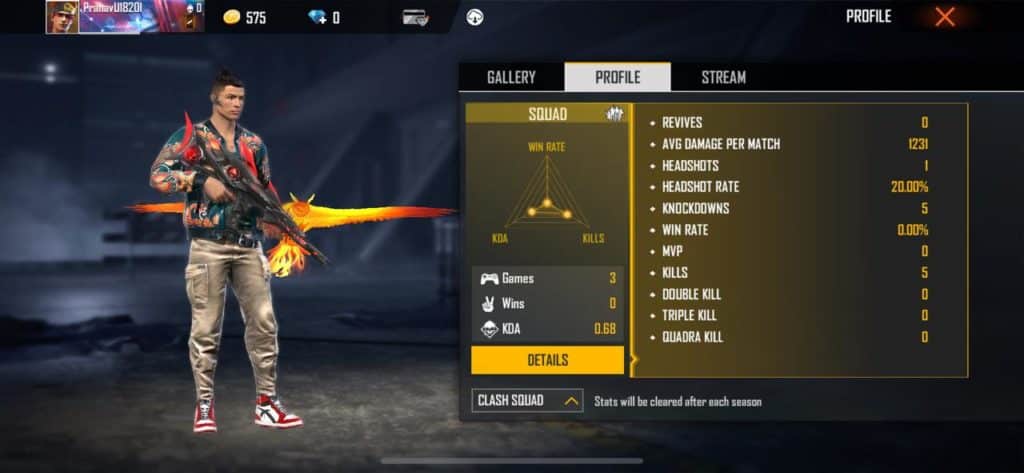Screen dimensions: 1024x473
Task: Close the profile screen with the X
Action: point(944,17)
